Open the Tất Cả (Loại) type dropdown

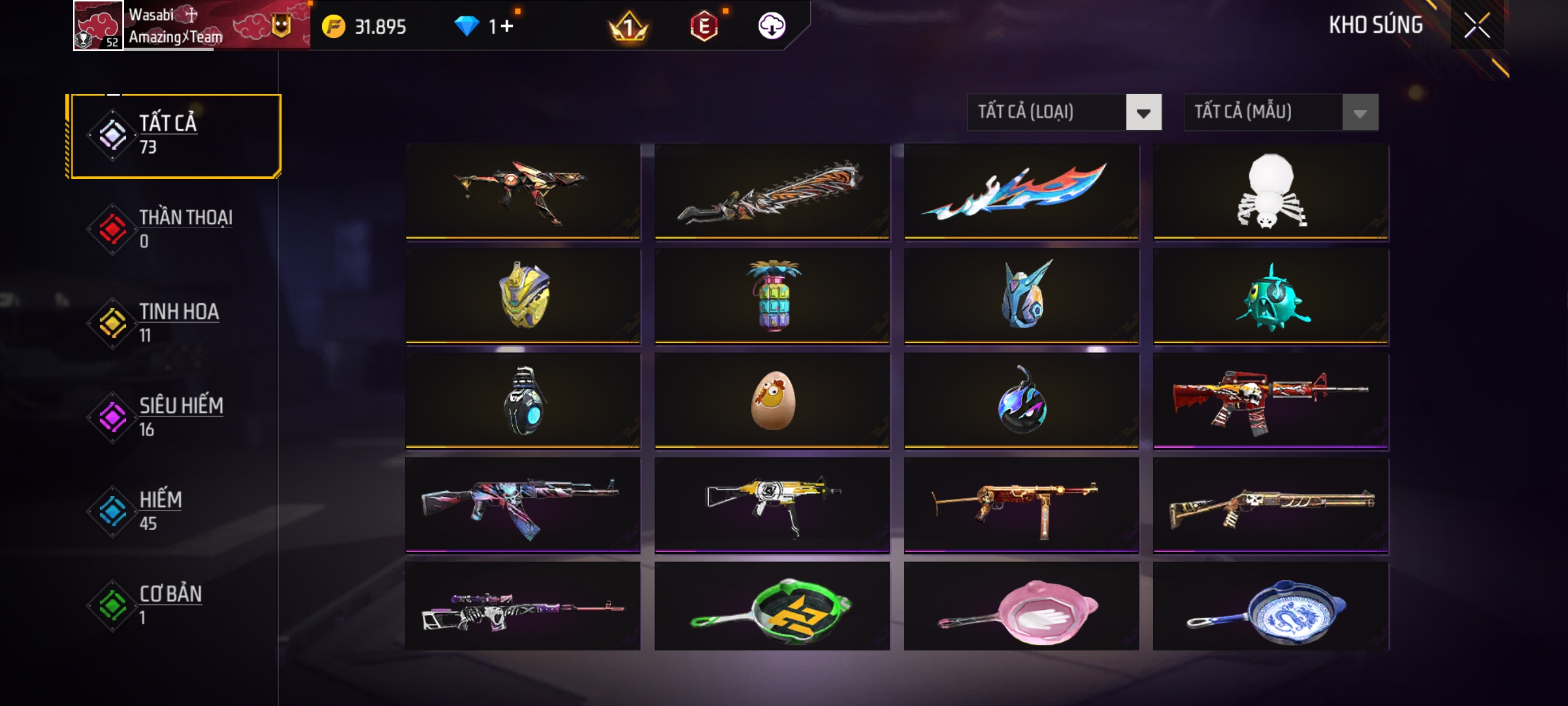tap(1064, 112)
